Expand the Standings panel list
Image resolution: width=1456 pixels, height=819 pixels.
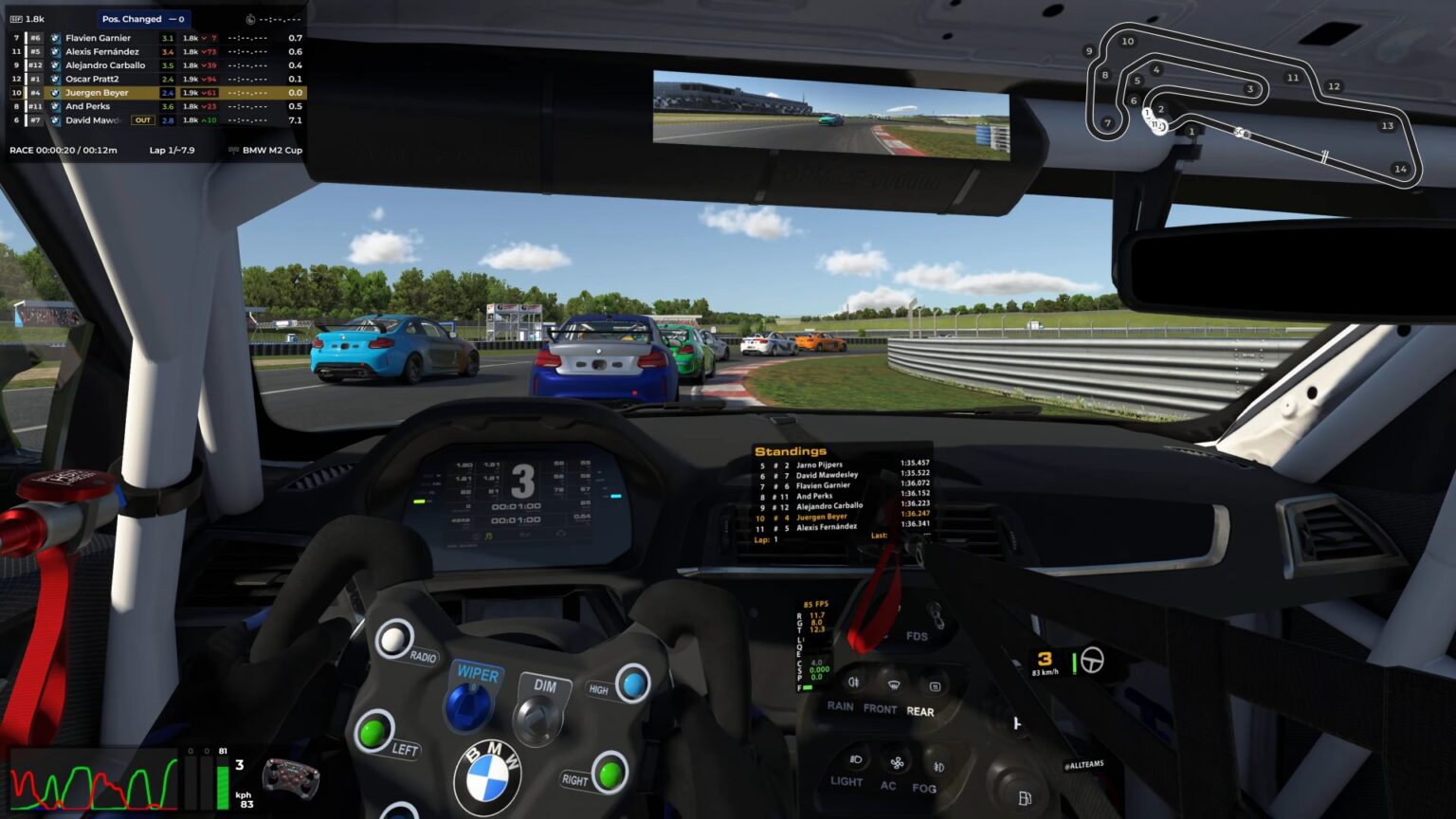(834, 493)
